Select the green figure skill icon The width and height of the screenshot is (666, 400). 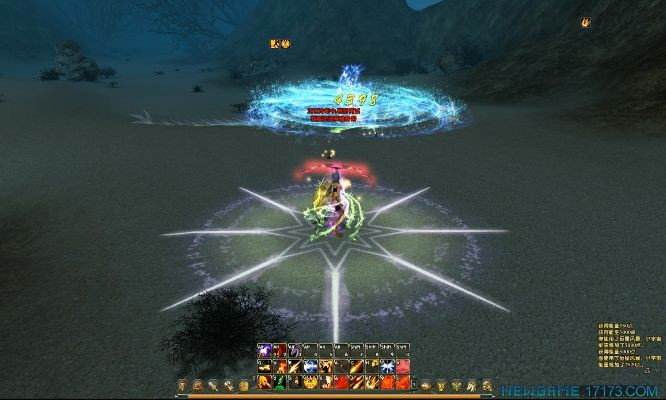280,382
